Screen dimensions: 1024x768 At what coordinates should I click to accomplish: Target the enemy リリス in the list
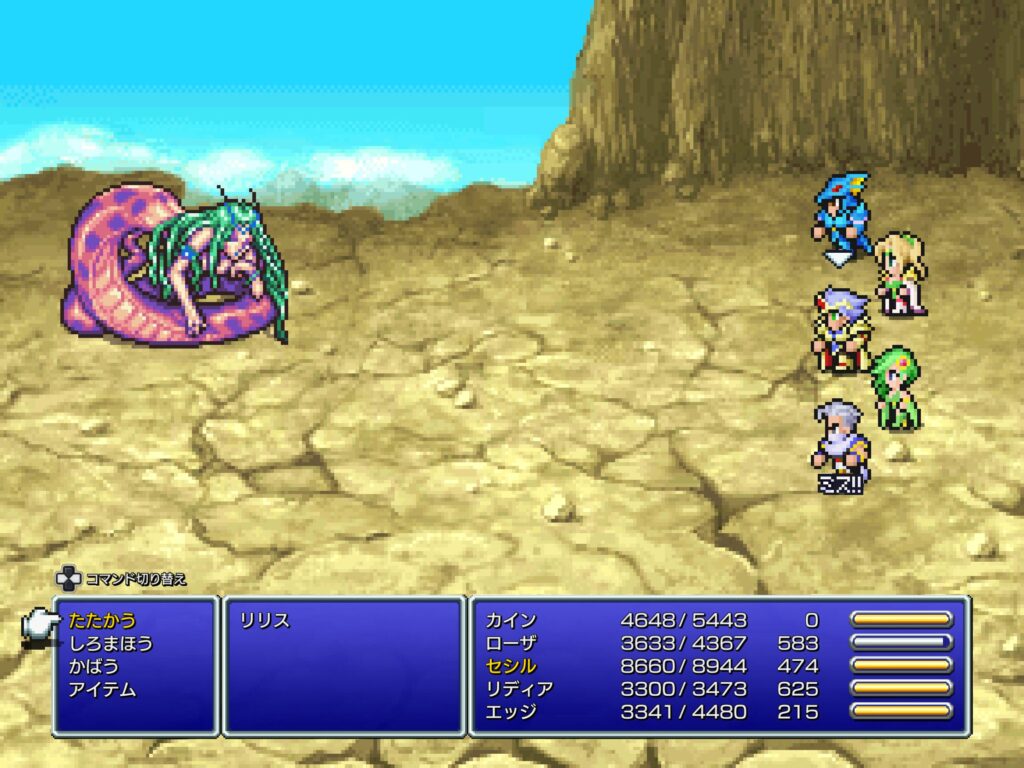[x=264, y=620]
